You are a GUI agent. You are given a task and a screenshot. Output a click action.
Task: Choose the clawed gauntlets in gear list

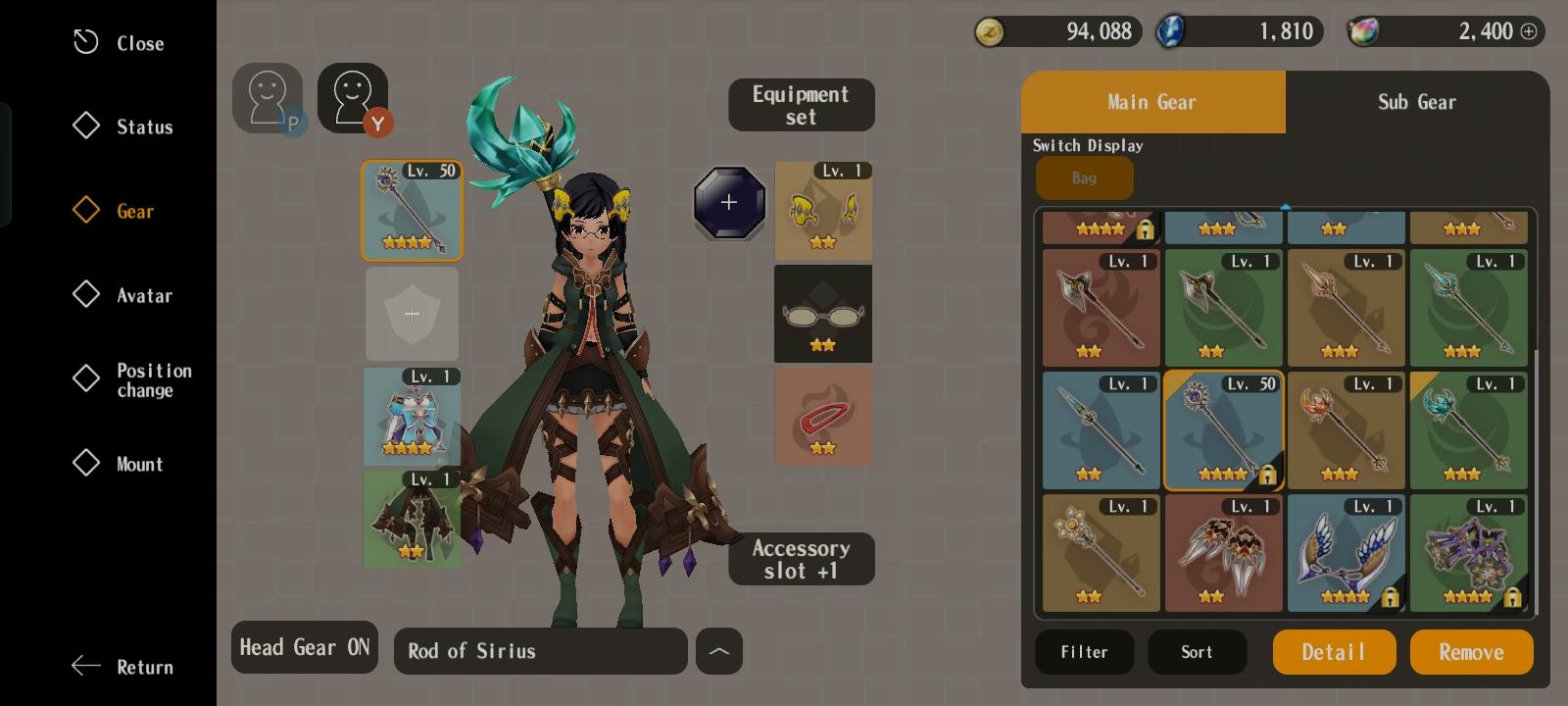pyautogui.click(x=1223, y=553)
